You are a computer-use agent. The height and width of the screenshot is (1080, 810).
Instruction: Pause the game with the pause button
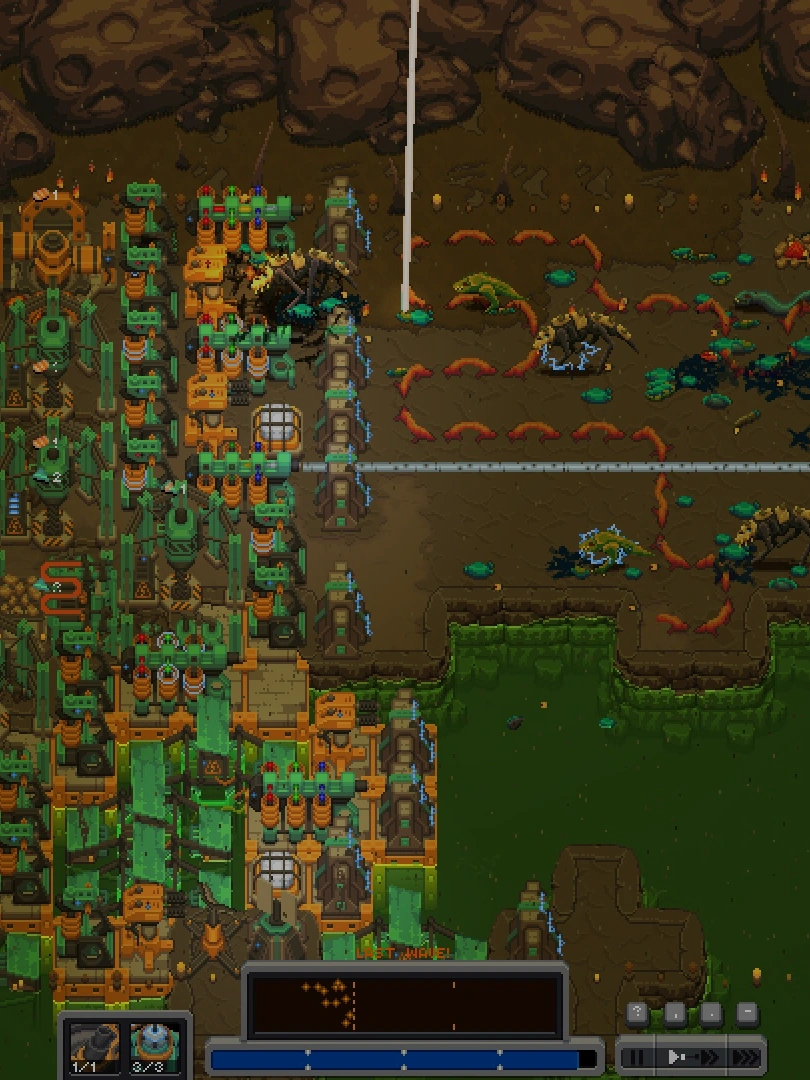click(x=636, y=1056)
